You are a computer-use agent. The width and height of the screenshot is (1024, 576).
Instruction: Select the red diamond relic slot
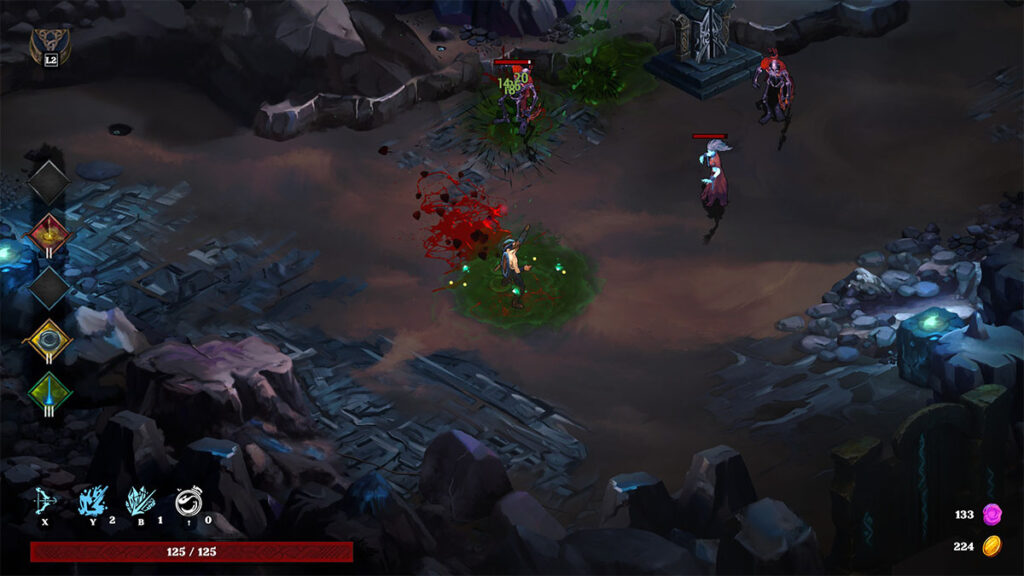click(49, 235)
